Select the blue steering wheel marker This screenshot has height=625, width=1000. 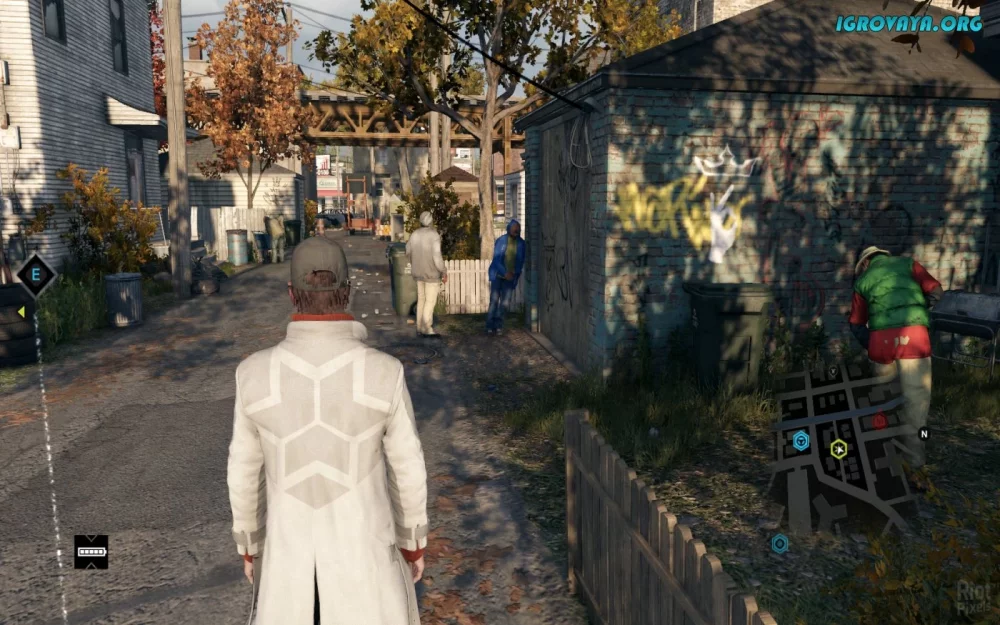click(801, 441)
